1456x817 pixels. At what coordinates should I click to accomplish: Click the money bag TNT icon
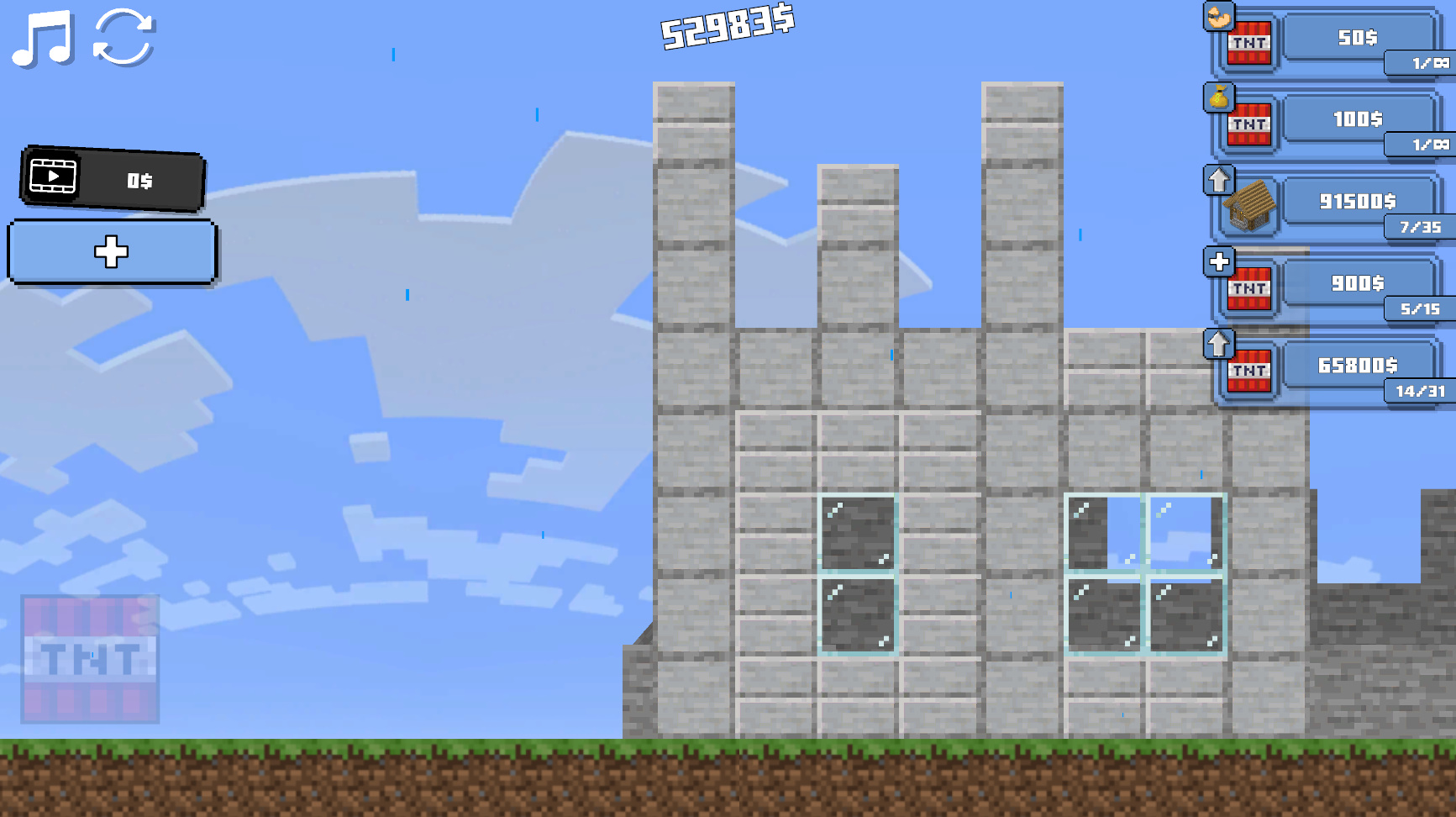[x=1220, y=99]
